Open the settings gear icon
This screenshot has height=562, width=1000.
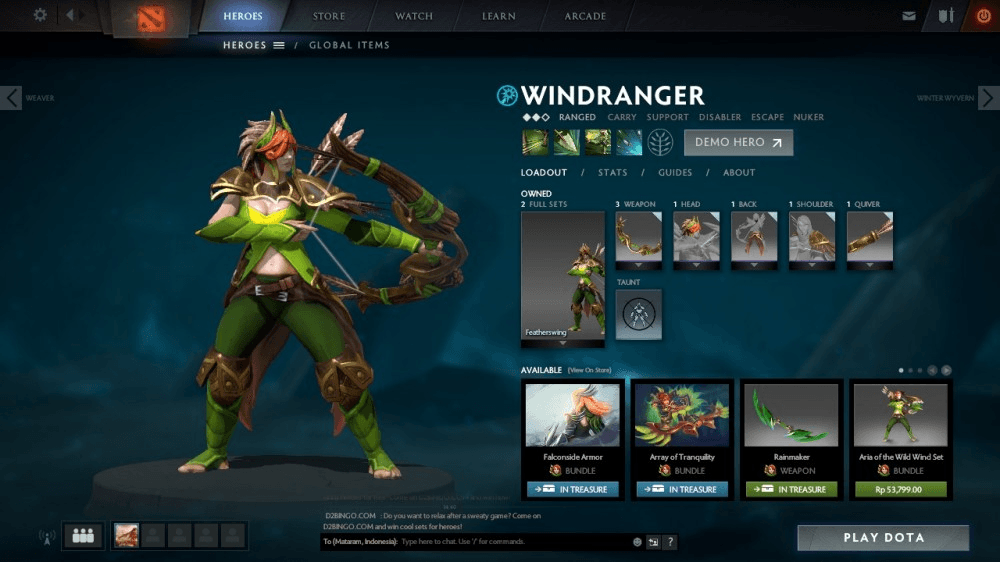(40, 15)
